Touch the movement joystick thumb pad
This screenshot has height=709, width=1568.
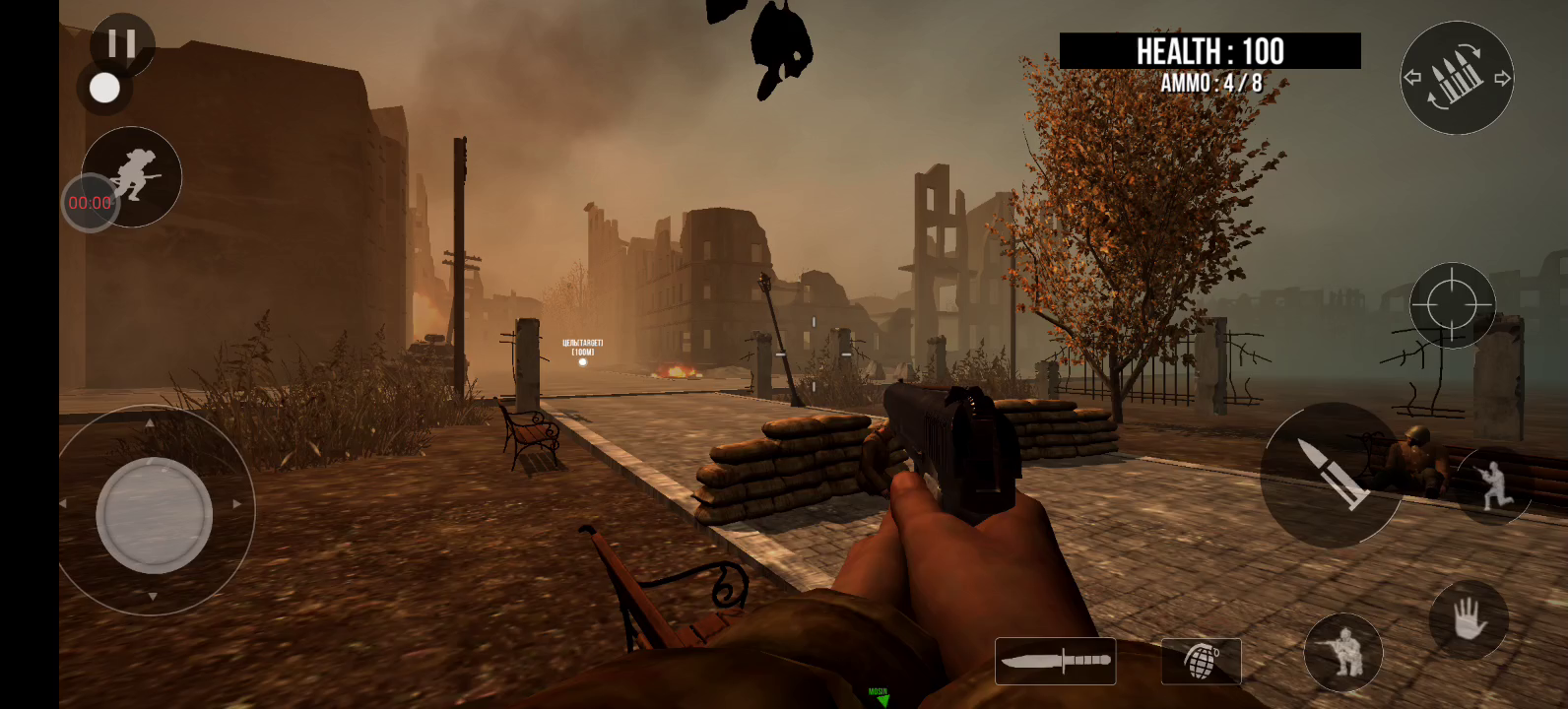[155, 515]
